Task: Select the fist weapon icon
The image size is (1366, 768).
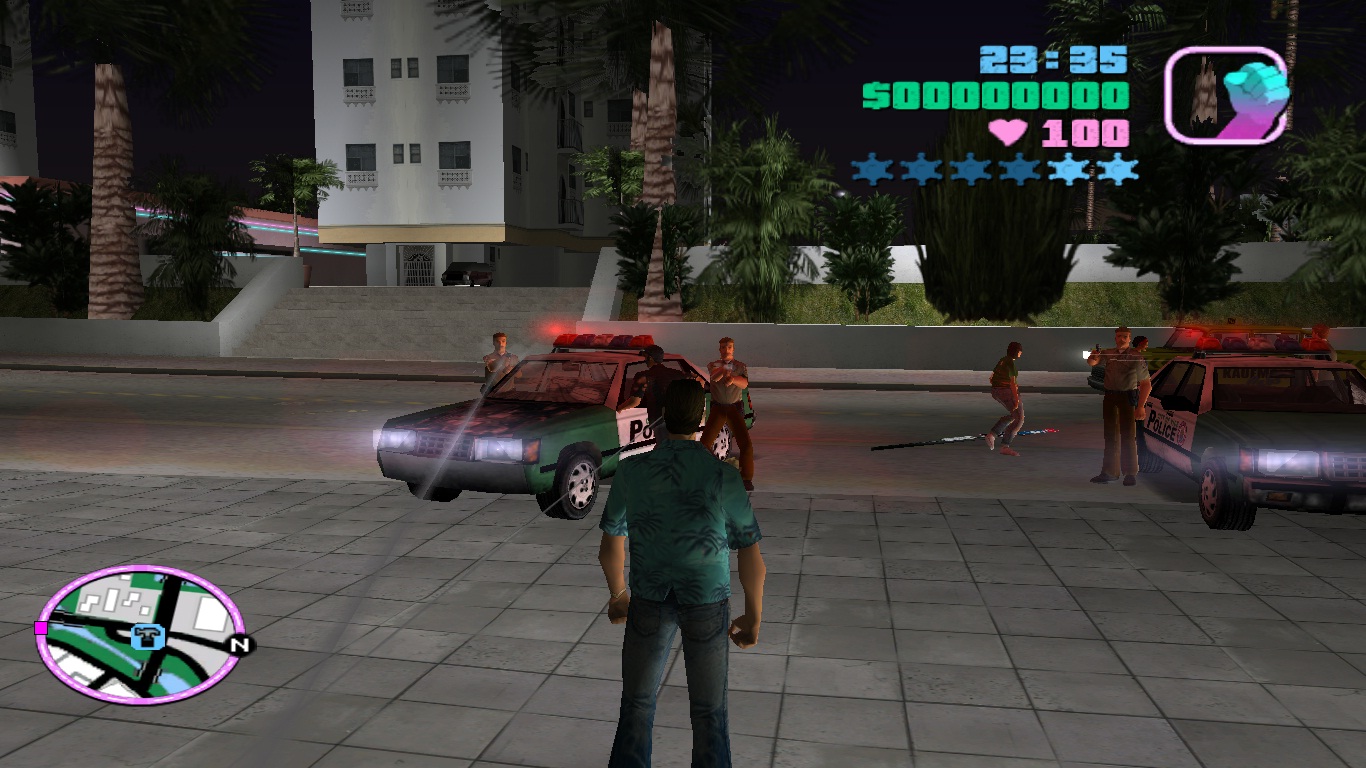Action: (1225, 95)
